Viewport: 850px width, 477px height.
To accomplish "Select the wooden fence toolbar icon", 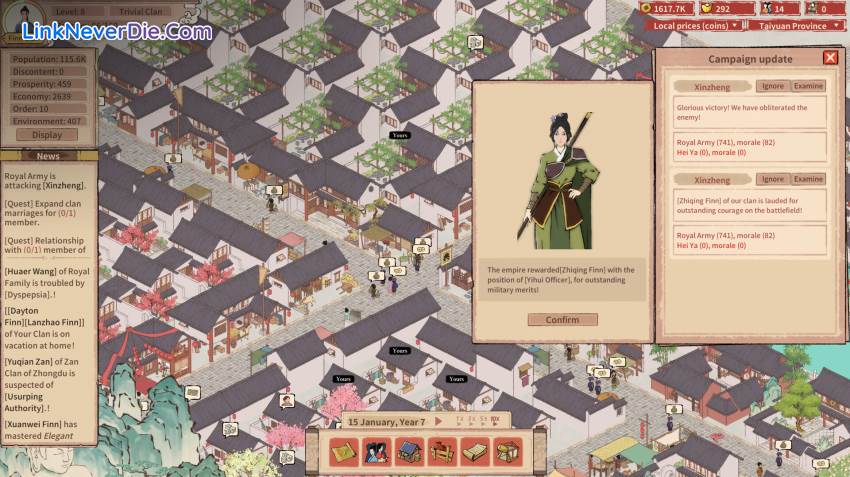I will point(442,452).
